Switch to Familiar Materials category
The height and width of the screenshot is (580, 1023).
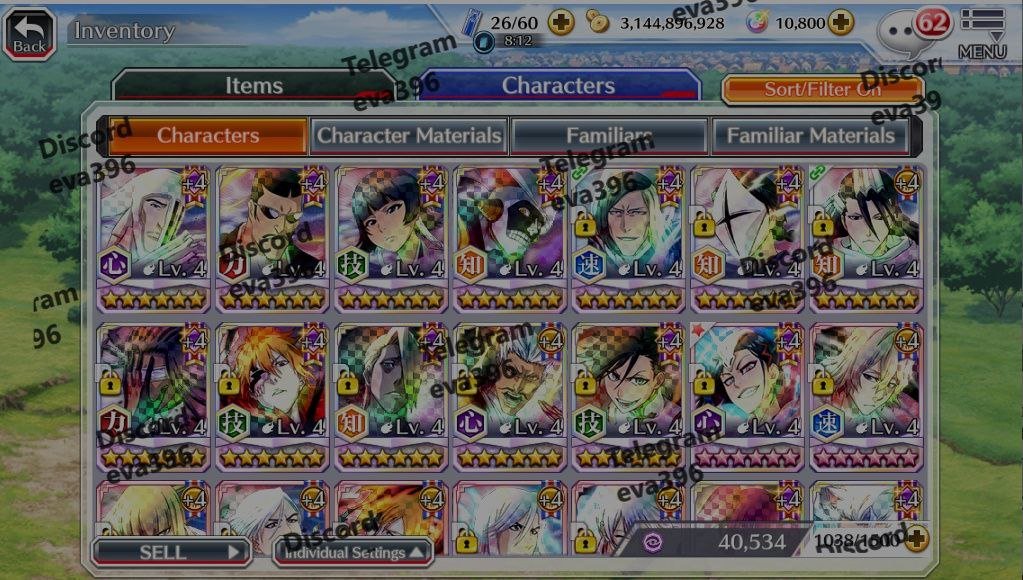[810, 135]
